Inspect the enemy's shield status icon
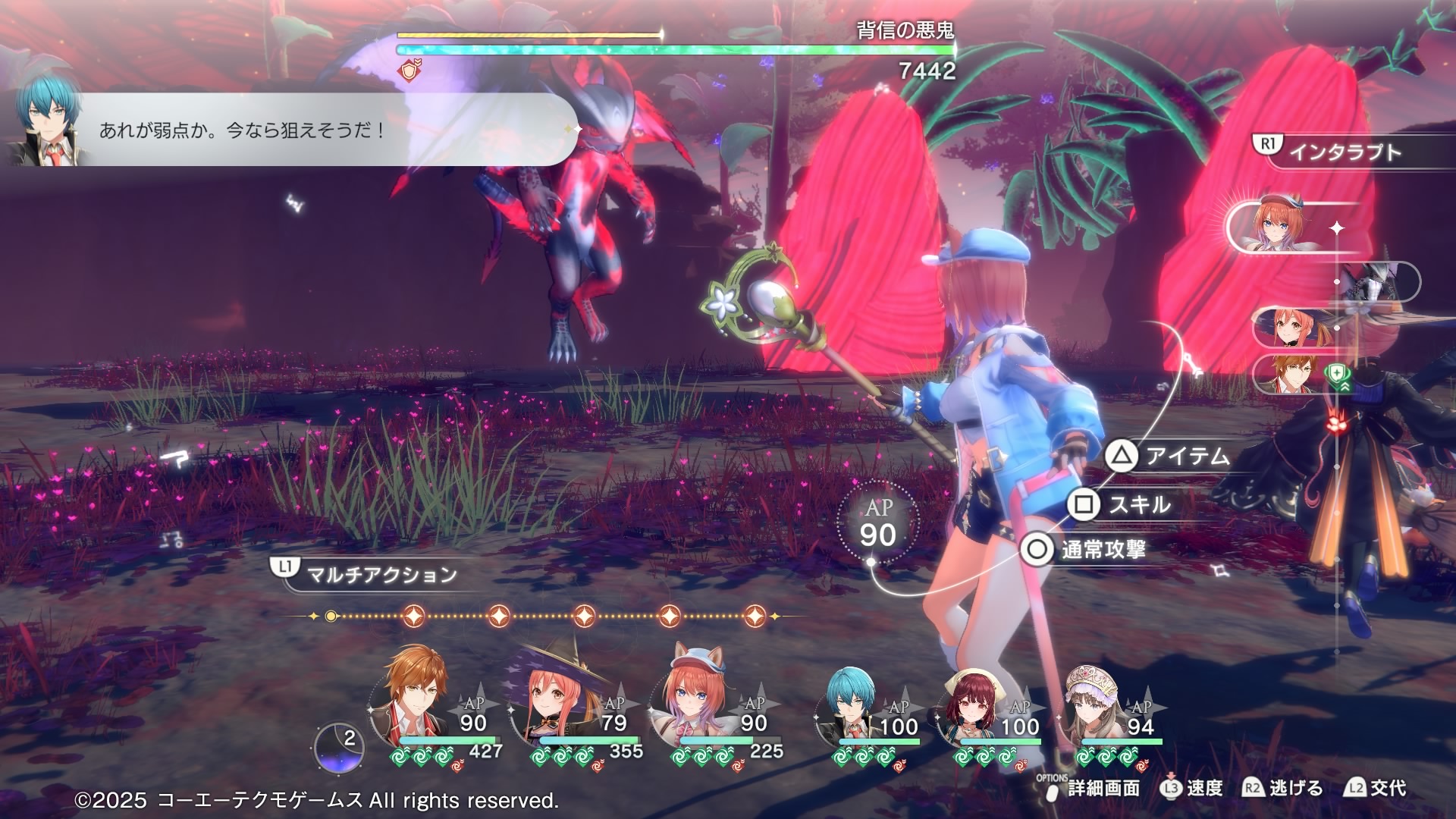The image size is (1456, 819). [410, 72]
